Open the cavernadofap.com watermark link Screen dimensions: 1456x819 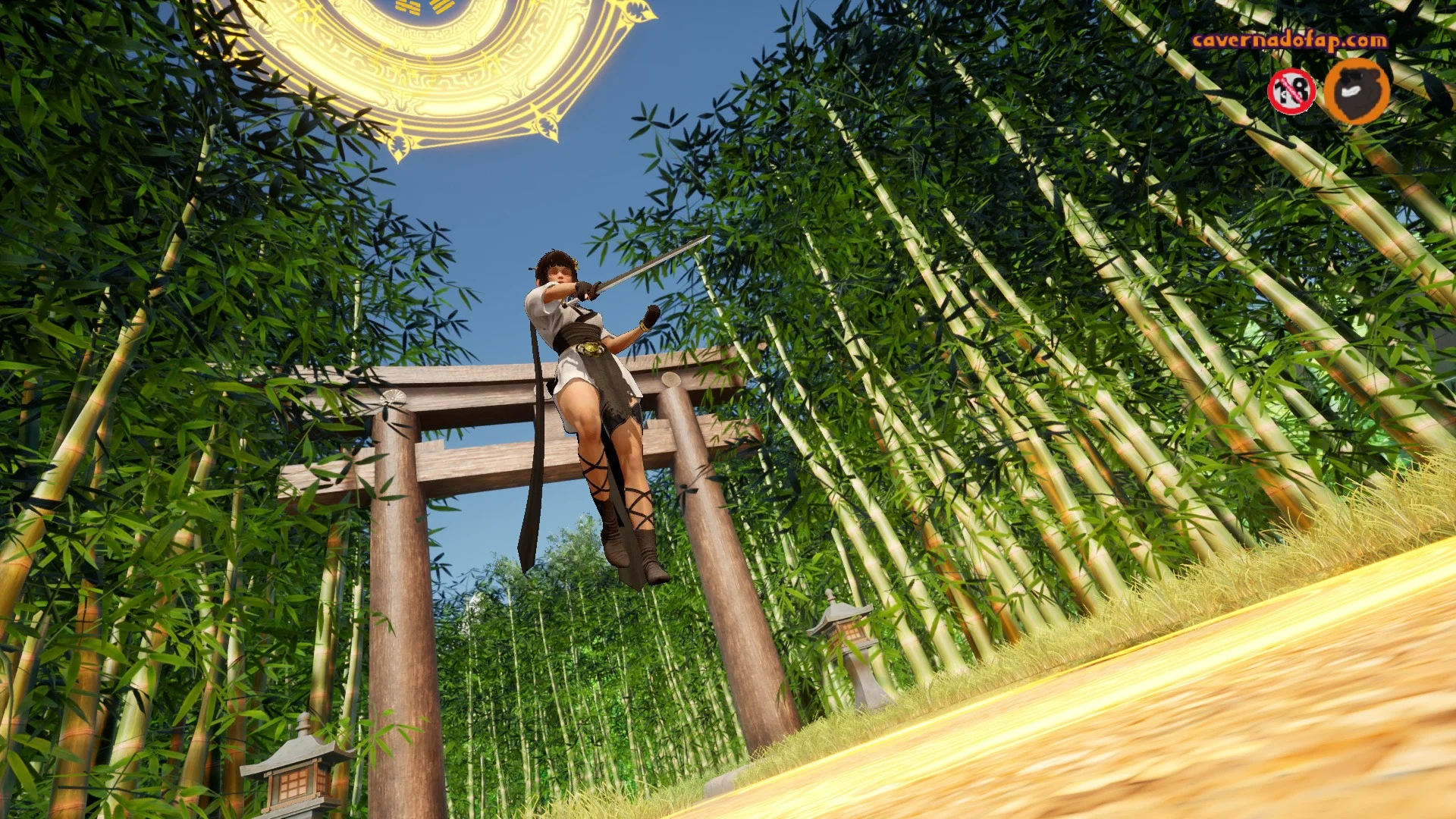pyautogui.click(x=1289, y=40)
